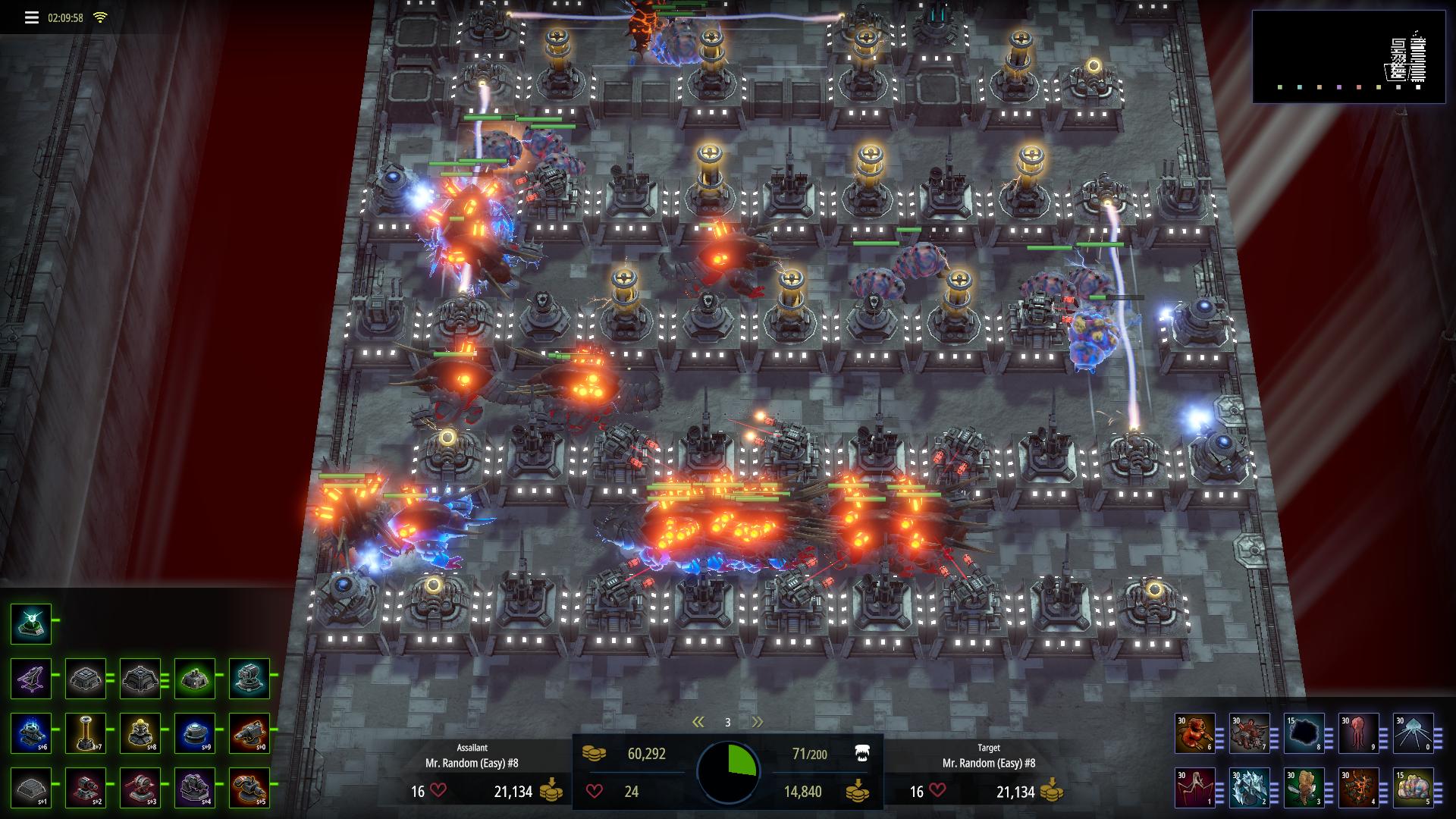Select the orange cannon tower labeled s+5

pyautogui.click(x=249, y=789)
